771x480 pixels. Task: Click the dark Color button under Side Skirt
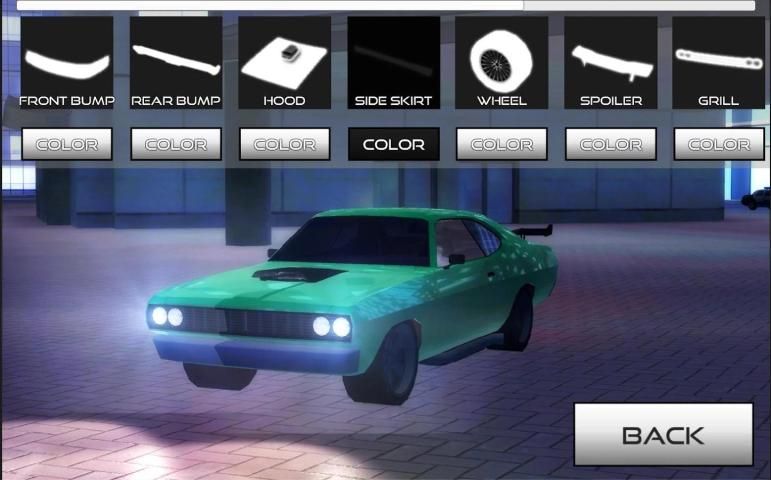[x=393, y=144]
